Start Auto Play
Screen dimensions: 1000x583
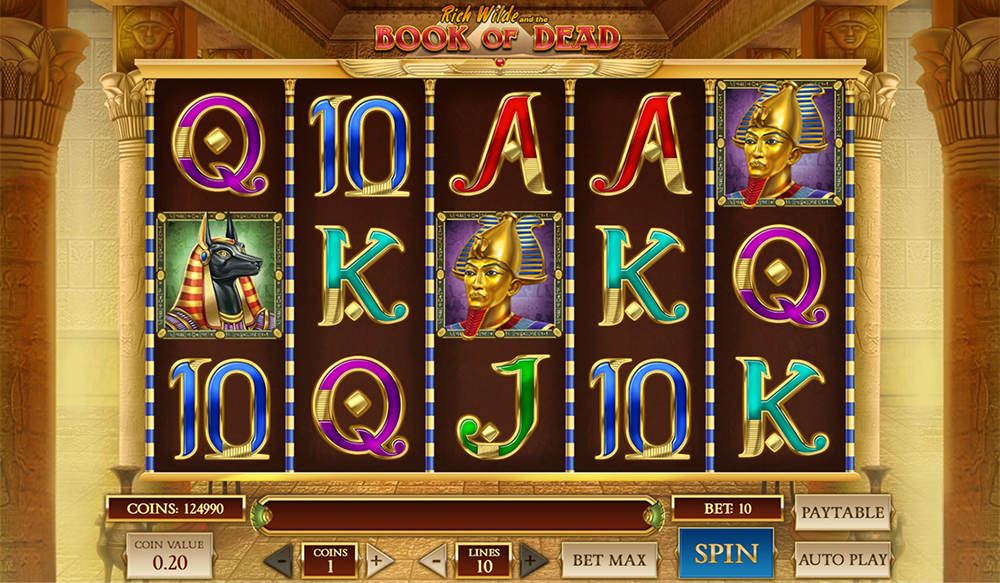[x=842, y=559]
